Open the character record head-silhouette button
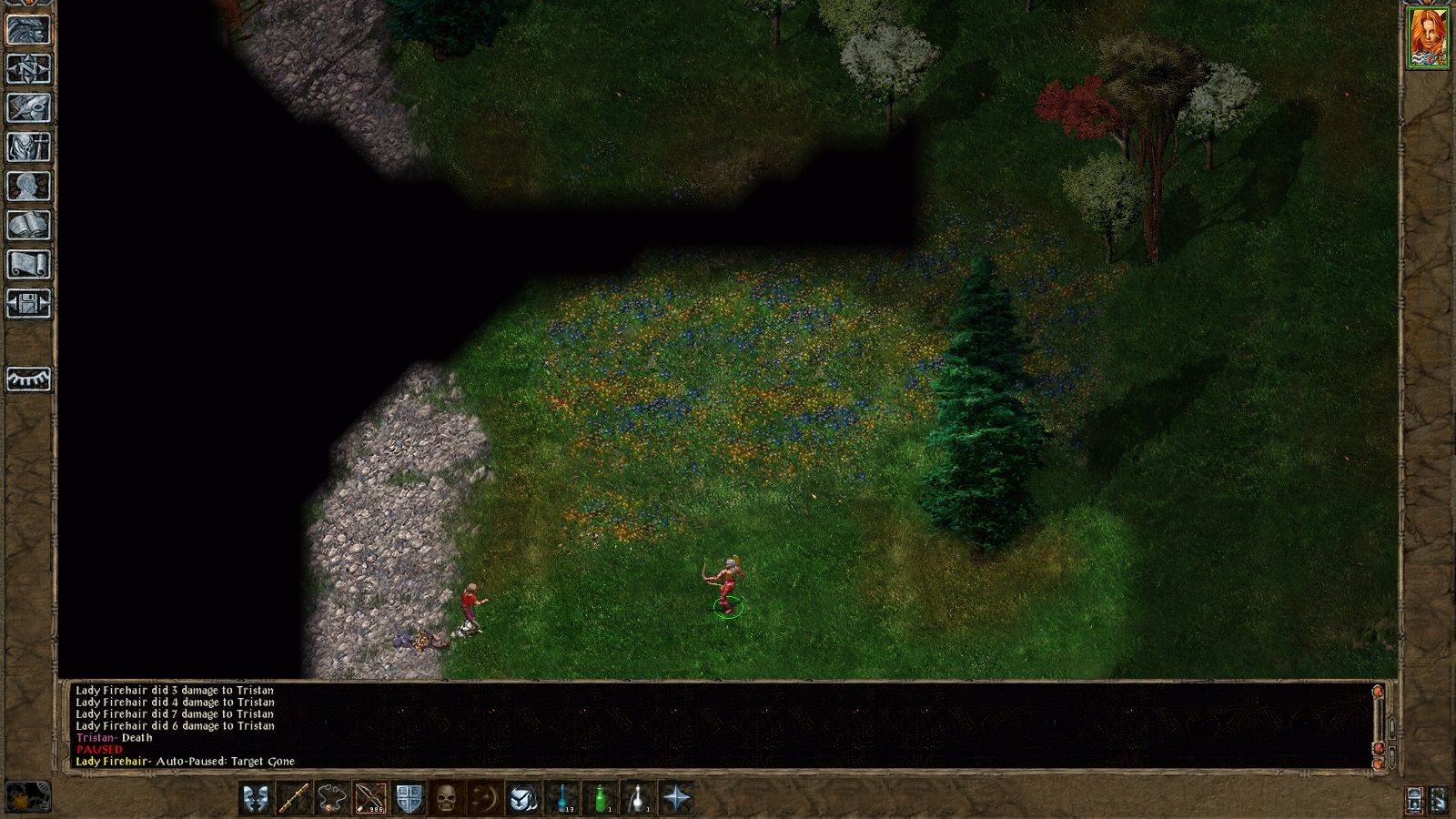 click(29, 186)
